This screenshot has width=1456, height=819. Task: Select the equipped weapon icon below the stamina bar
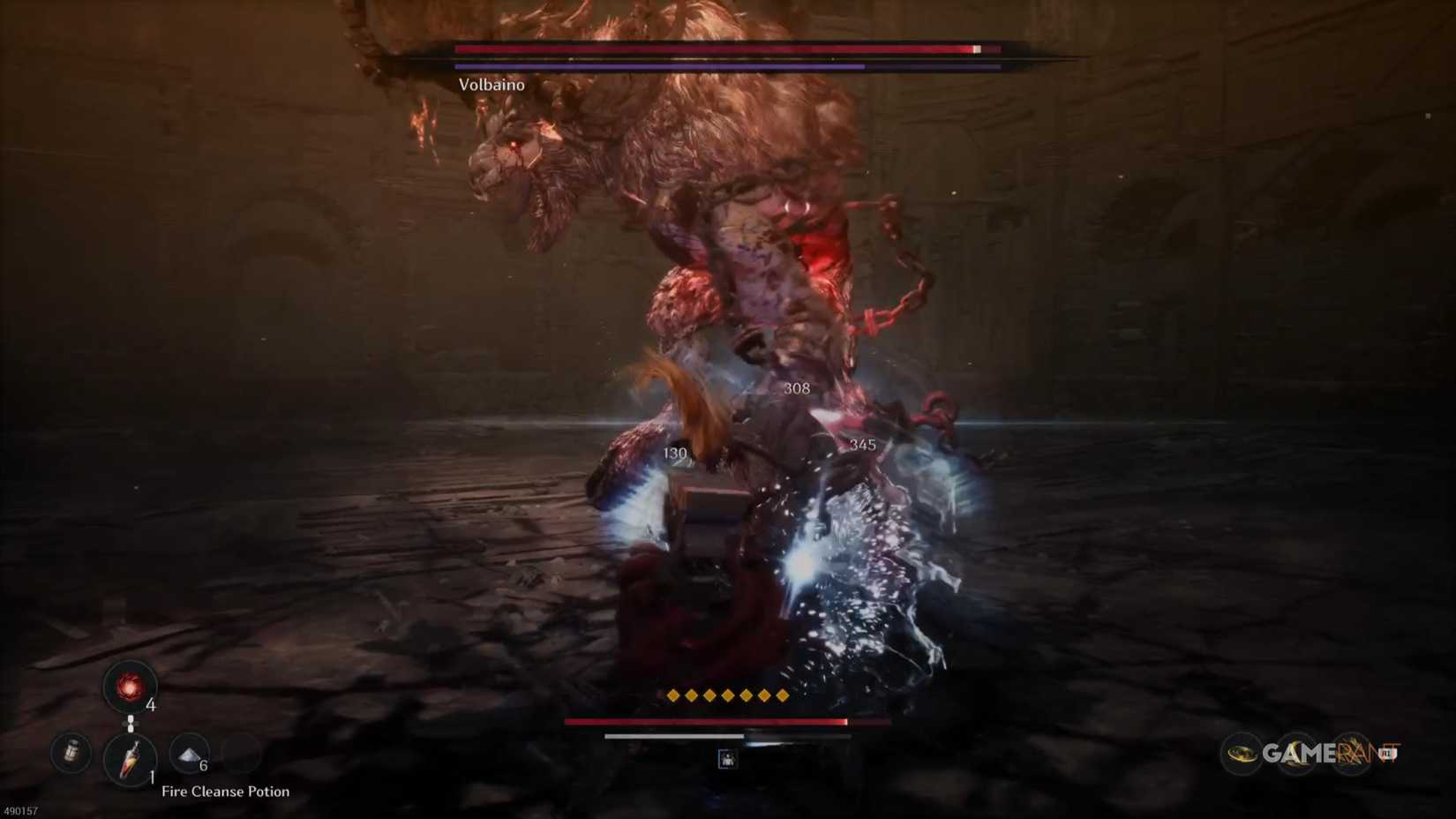[728, 757]
